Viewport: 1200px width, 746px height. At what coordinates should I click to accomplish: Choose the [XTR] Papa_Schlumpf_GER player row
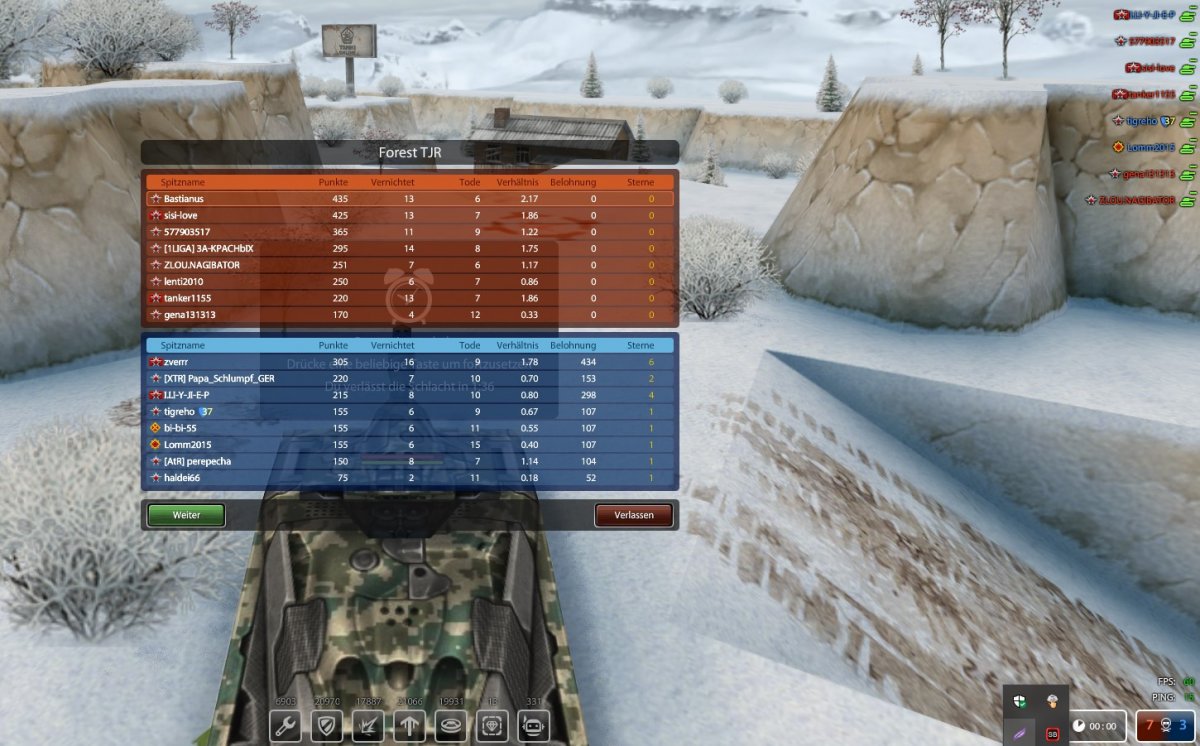coord(409,379)
